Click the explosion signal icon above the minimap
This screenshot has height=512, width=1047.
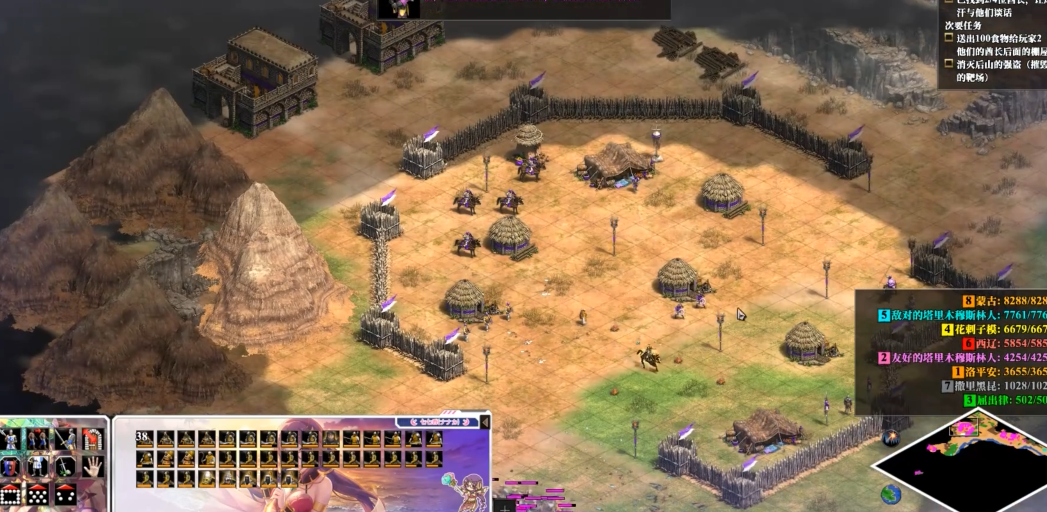coord(890,437)
